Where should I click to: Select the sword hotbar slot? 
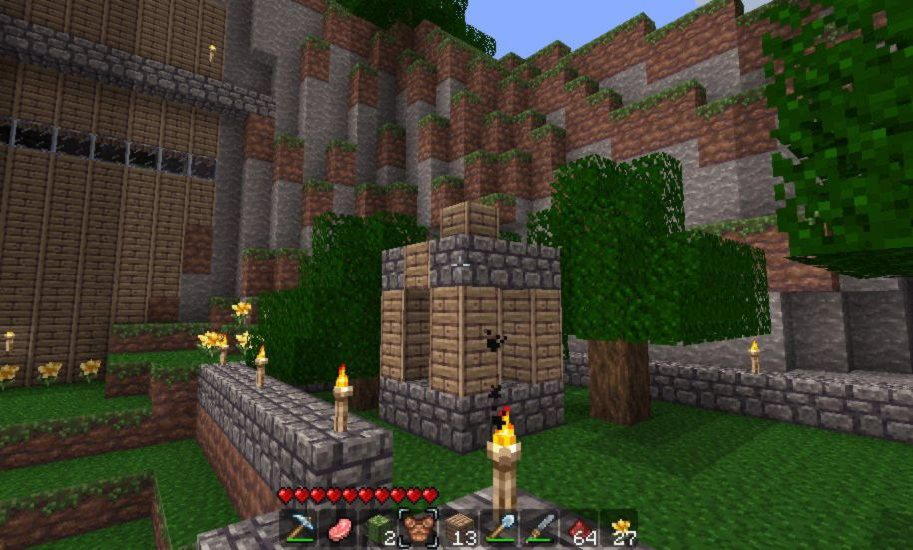[x=540, y=527]
